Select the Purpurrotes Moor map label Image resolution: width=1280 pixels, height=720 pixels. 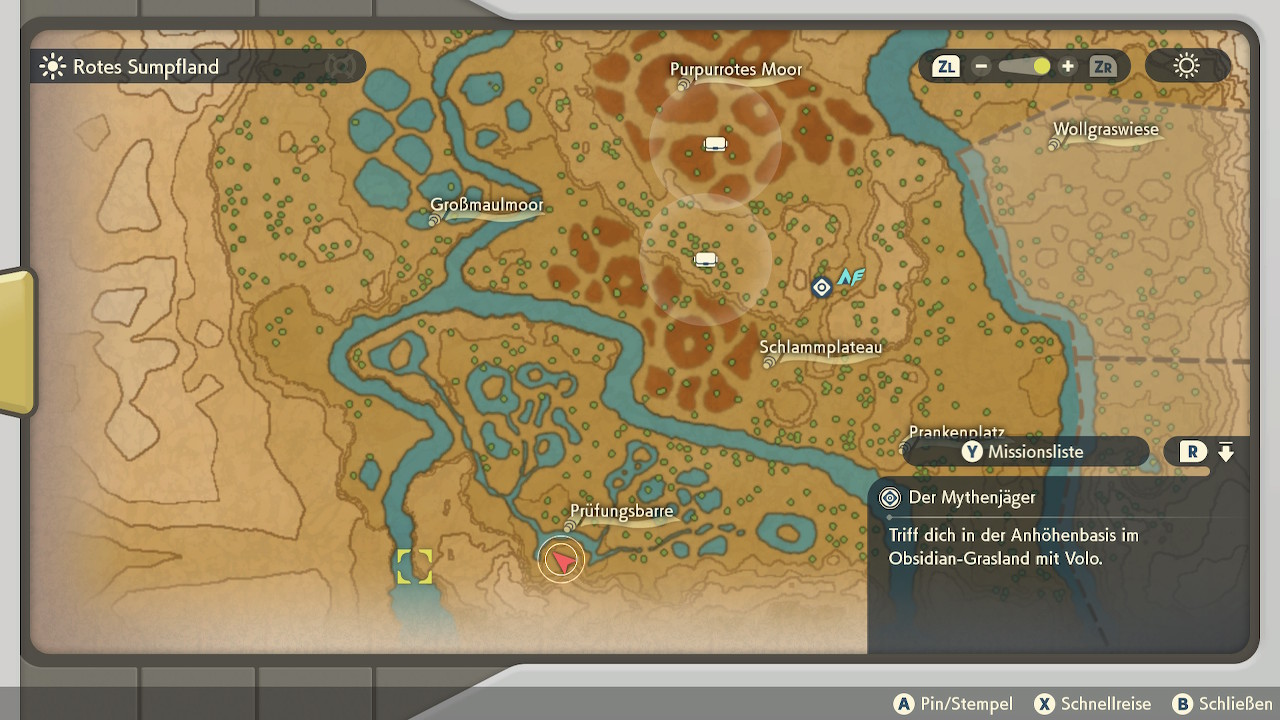click(736, 70)
